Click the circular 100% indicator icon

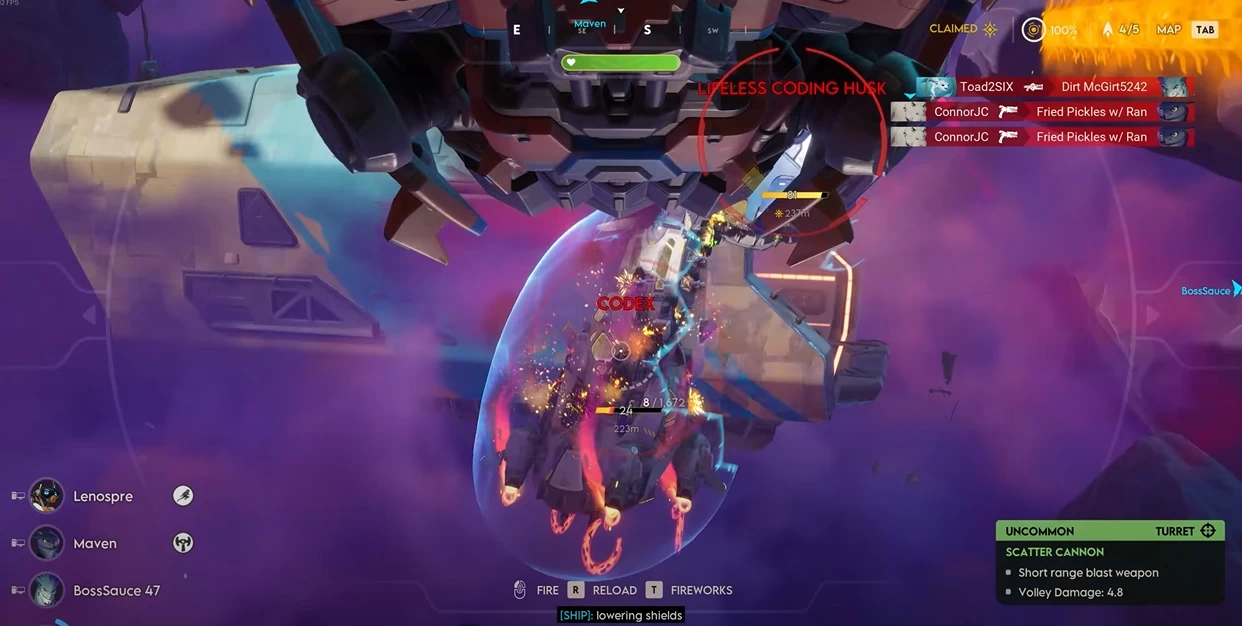[x=1033, y=30]
